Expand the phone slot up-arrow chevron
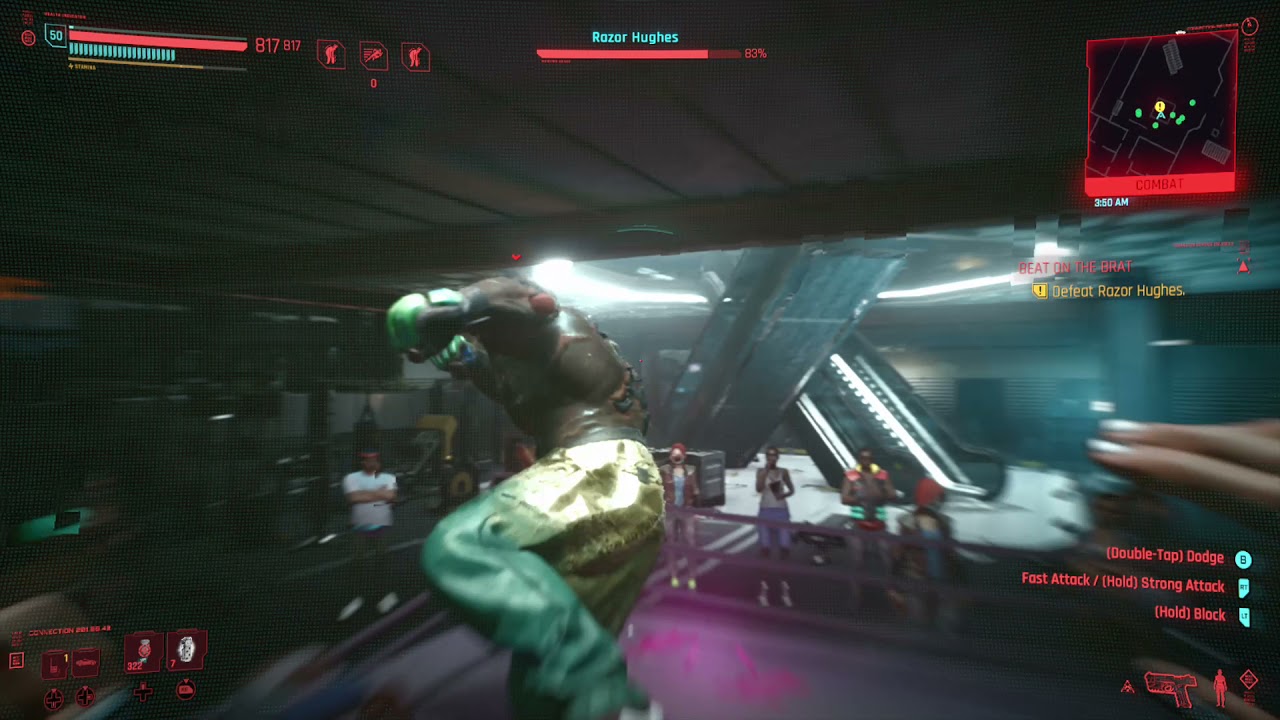 coord(53,698)
